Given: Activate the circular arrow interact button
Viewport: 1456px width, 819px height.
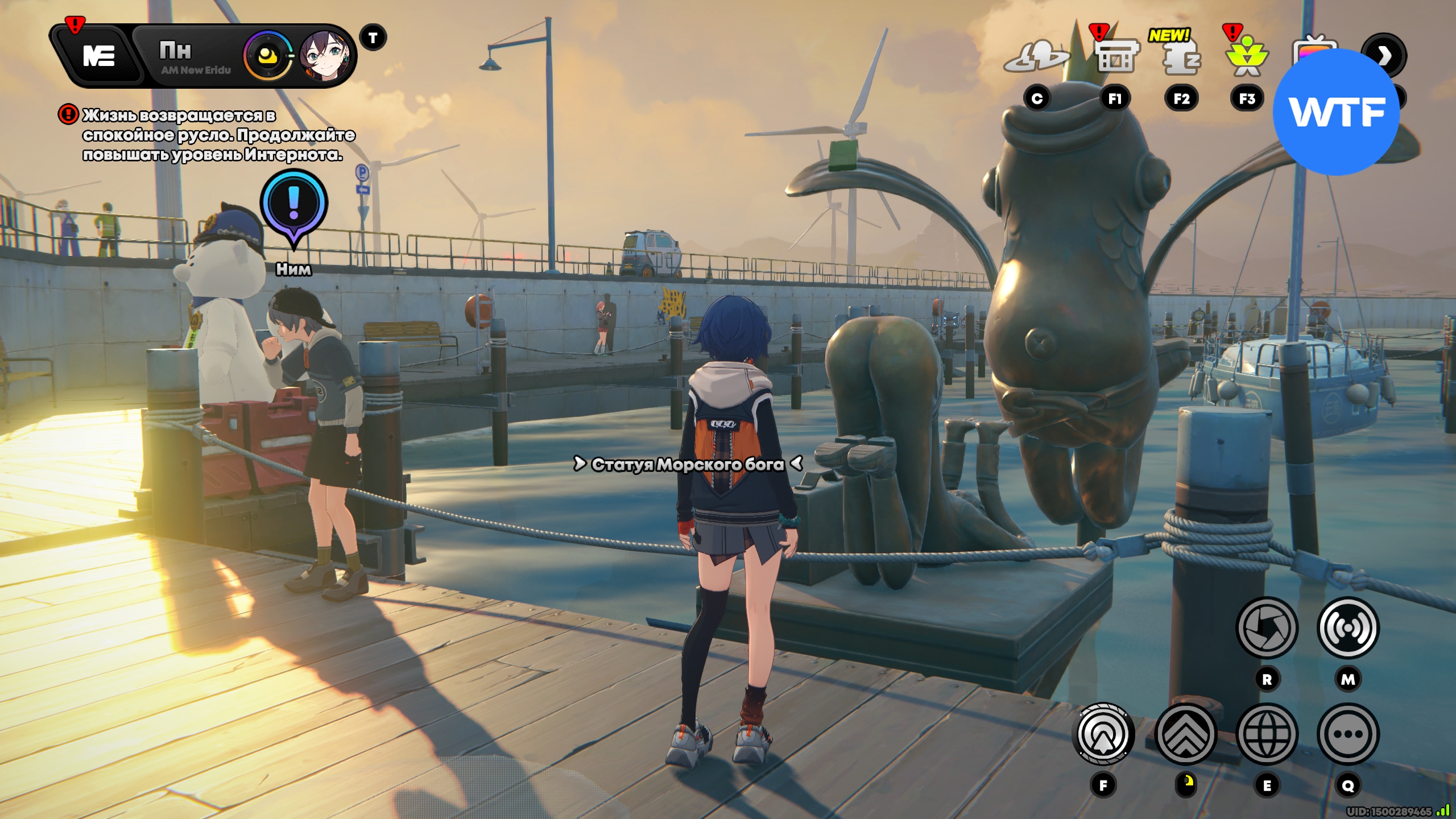Looking at the screenshot, I should coord(1103,734).
